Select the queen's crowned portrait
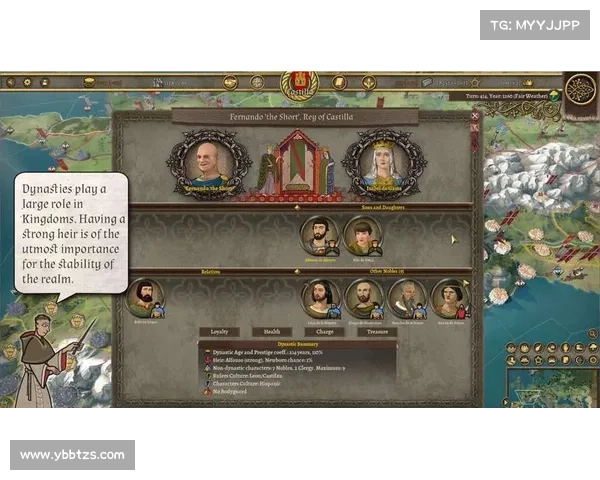Image resolution: width=600 pixels, height=480 pixels. click(x=382, y=162)
